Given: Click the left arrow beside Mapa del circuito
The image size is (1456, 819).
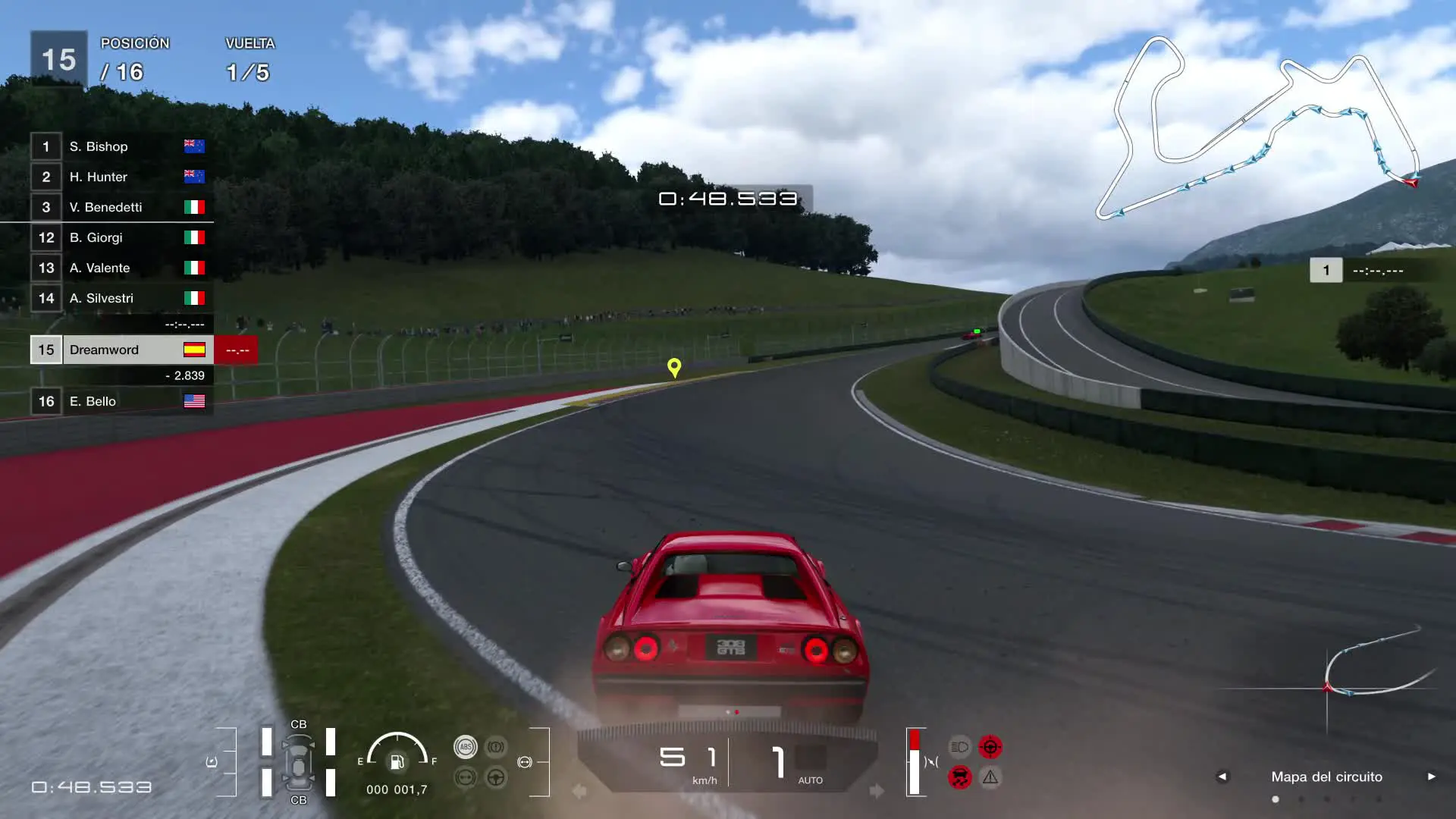Looking at the screenshot, I should (1222, 777).
